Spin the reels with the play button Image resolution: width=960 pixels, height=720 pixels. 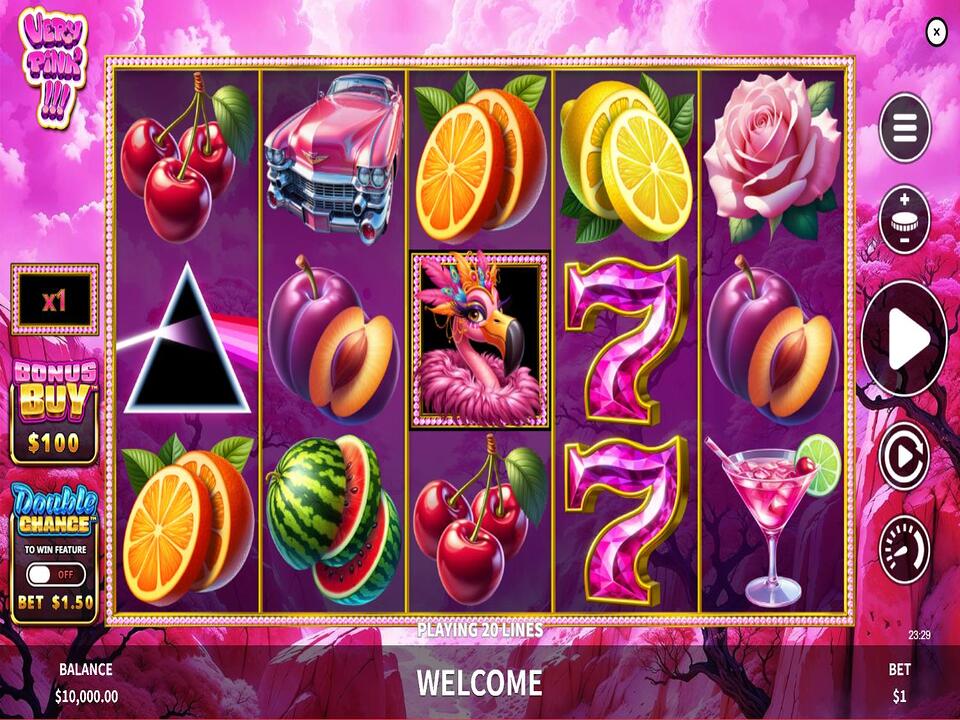click(x=904, y=339)
